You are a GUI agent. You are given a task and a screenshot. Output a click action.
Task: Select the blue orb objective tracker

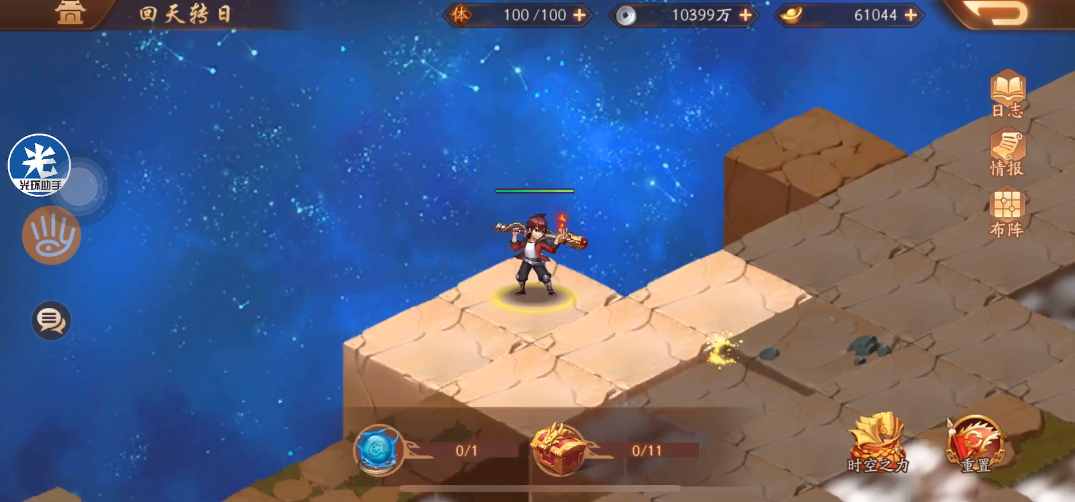coord(379,450)
